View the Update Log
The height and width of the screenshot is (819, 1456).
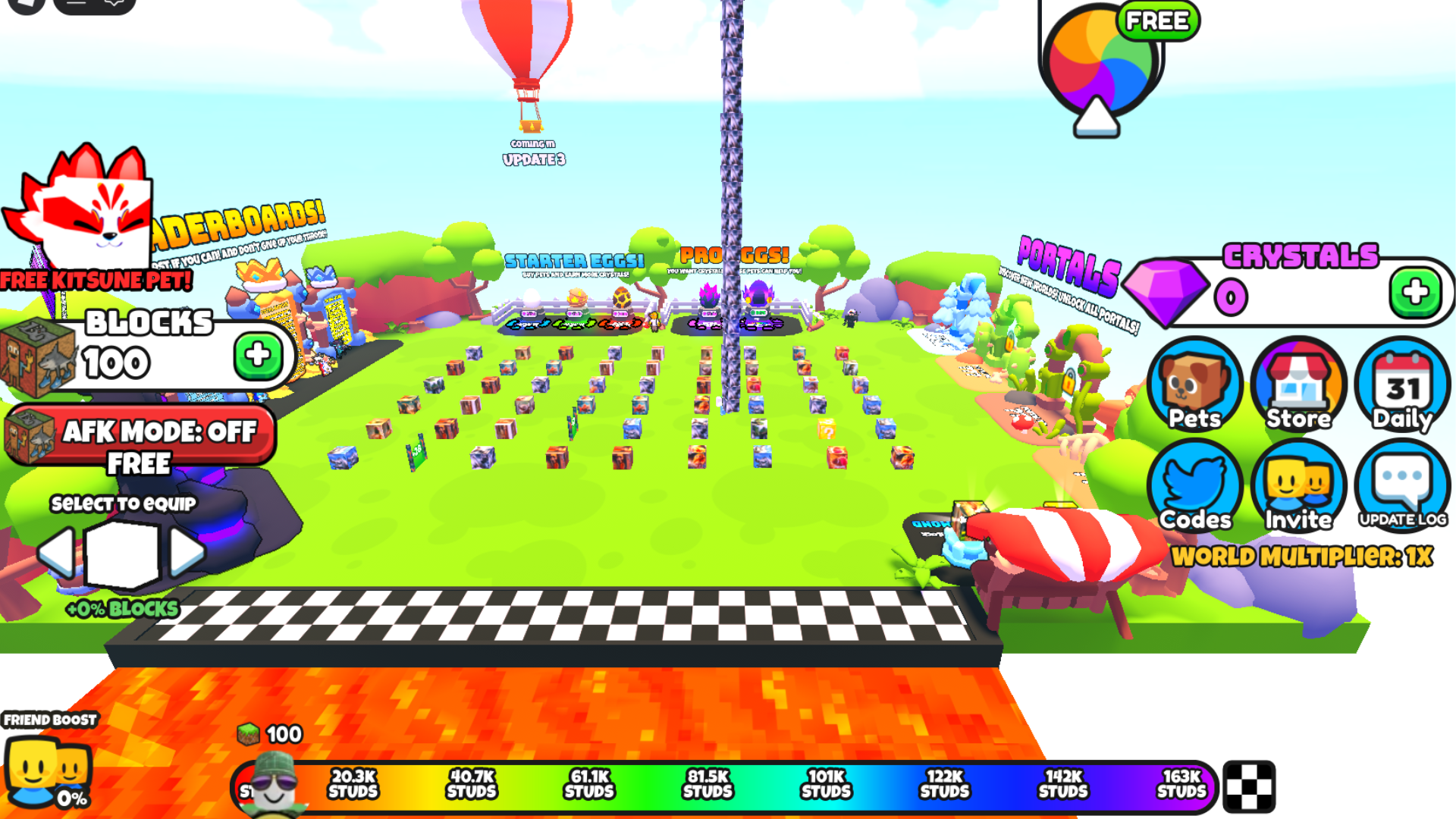[1402, 487]
